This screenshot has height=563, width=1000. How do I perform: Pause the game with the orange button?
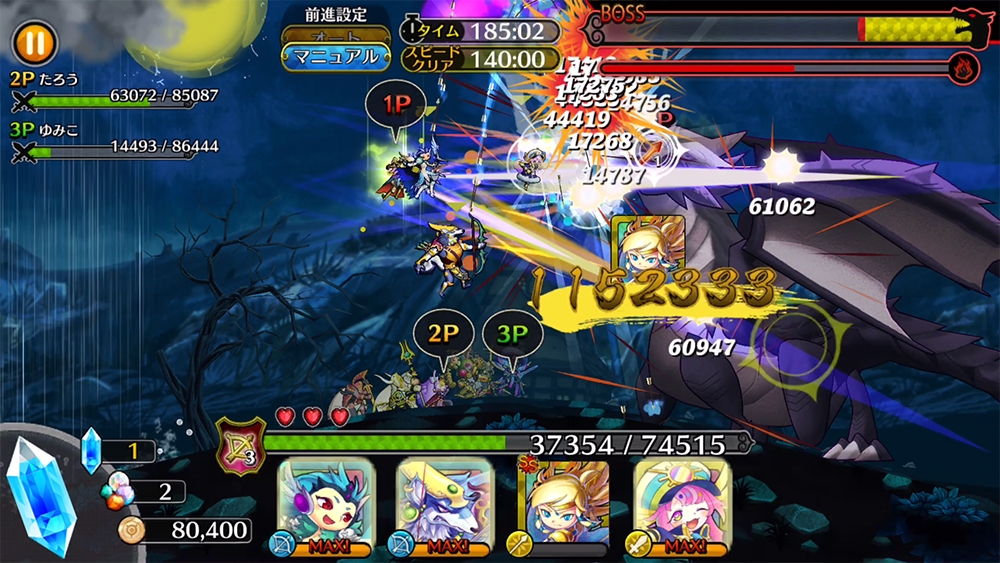tap(36, 43)
